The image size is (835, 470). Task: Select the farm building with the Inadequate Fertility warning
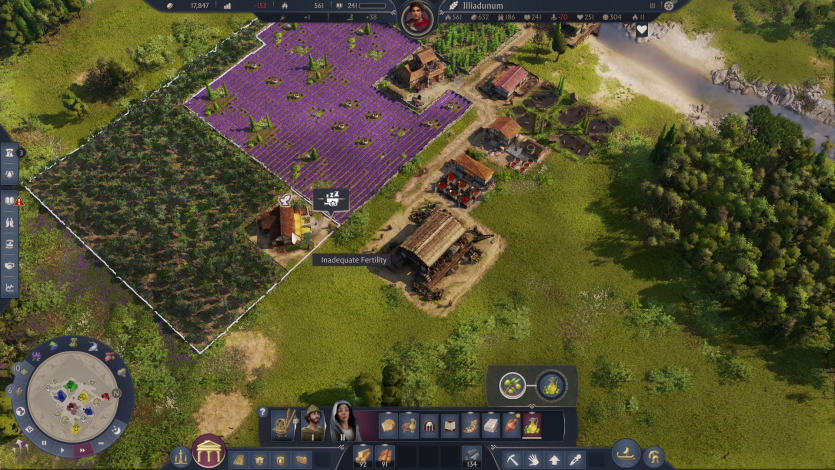(x=282, y=224)
